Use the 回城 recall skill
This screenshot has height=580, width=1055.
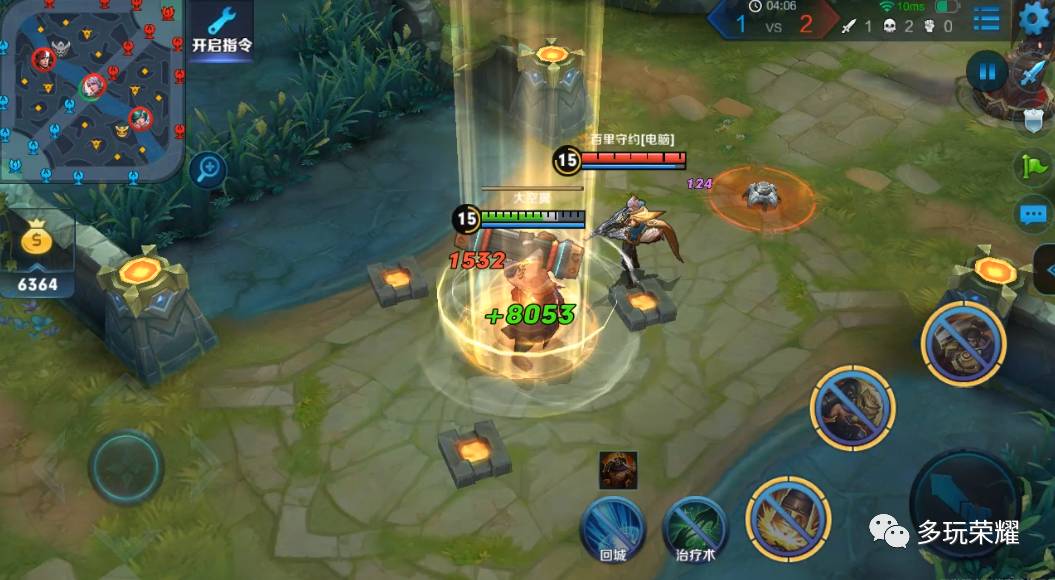612,527
